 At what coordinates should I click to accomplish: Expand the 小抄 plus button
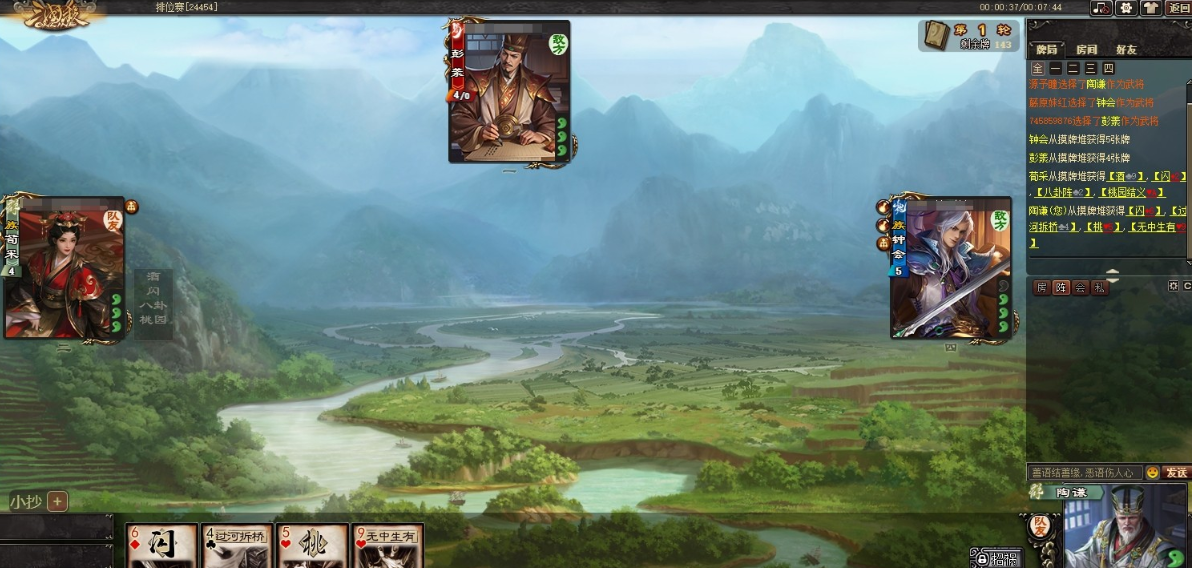pyautogui.click(x=57, y=502)
